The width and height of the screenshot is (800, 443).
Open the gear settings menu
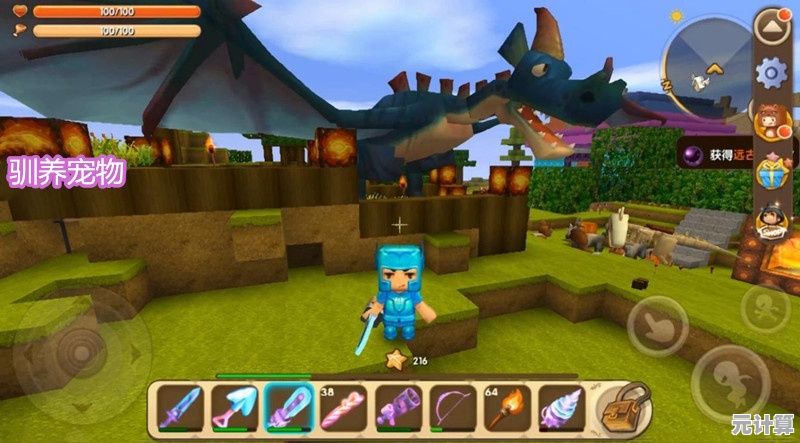pyautogui.click(x=771, y=72)
